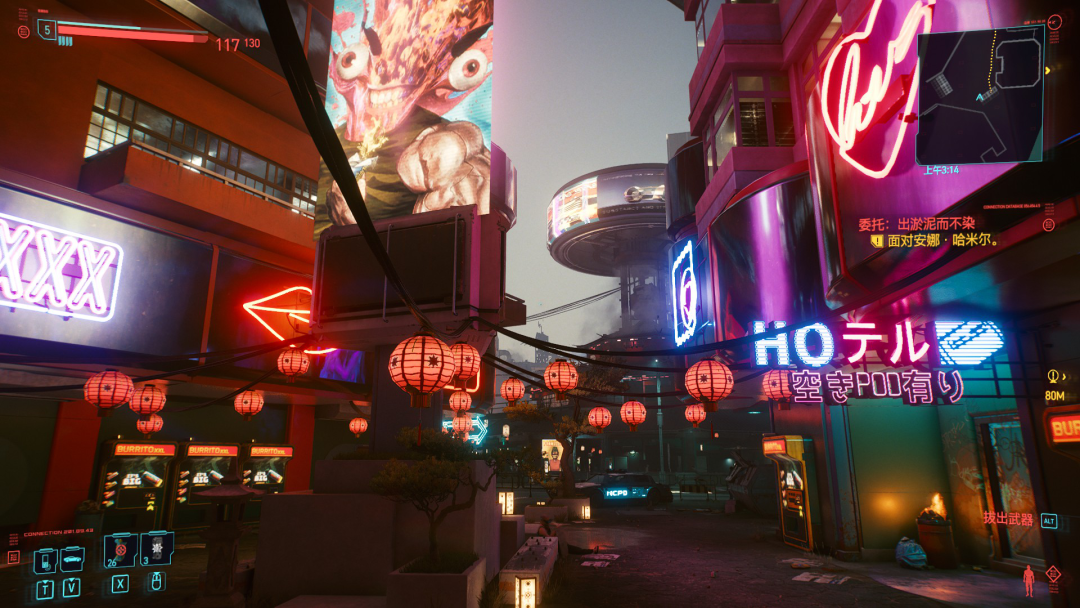The width and height of the screenshot is (1080, 608).
Task: Open the minimap in the corner
Action: [x=980, y=95]
